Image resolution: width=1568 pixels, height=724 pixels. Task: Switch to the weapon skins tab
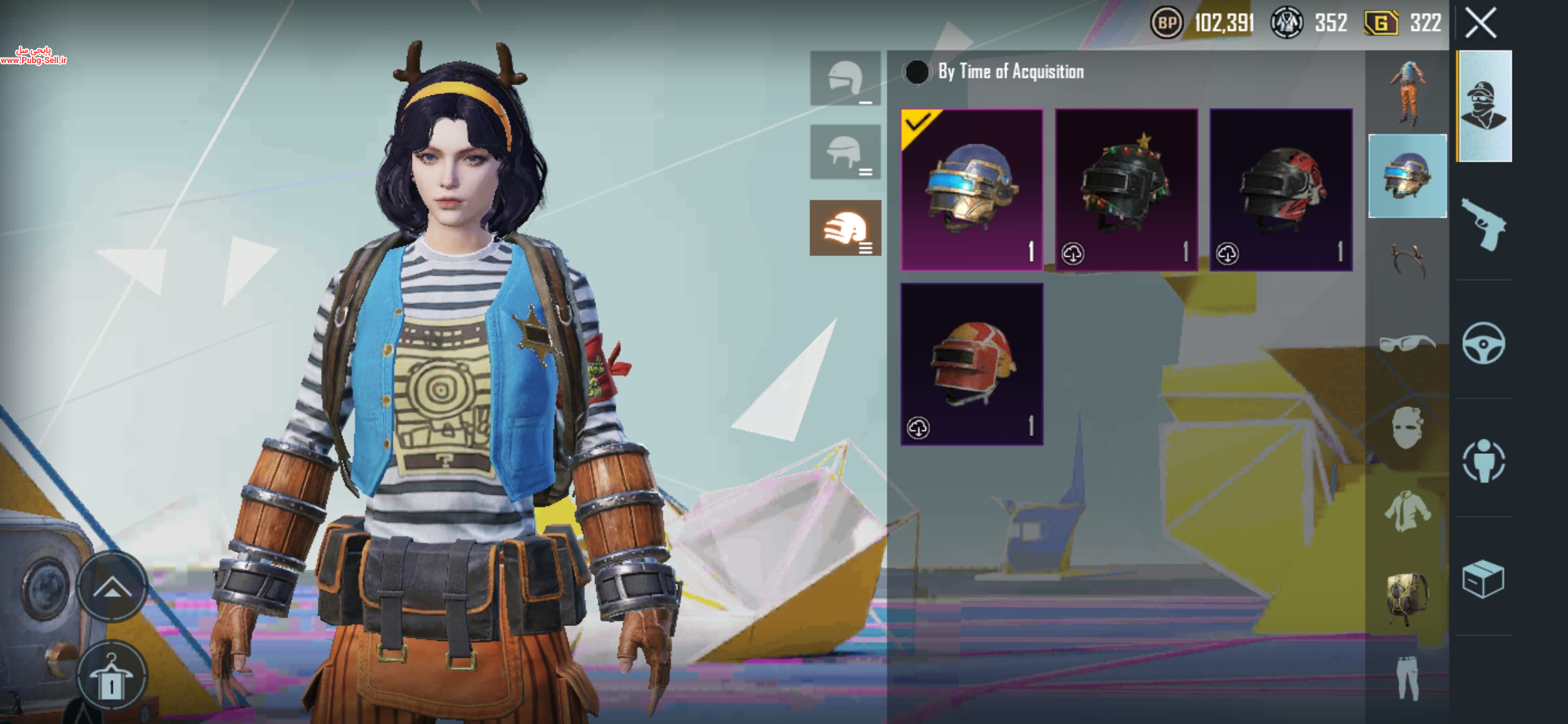click(x=1484, y=225)
